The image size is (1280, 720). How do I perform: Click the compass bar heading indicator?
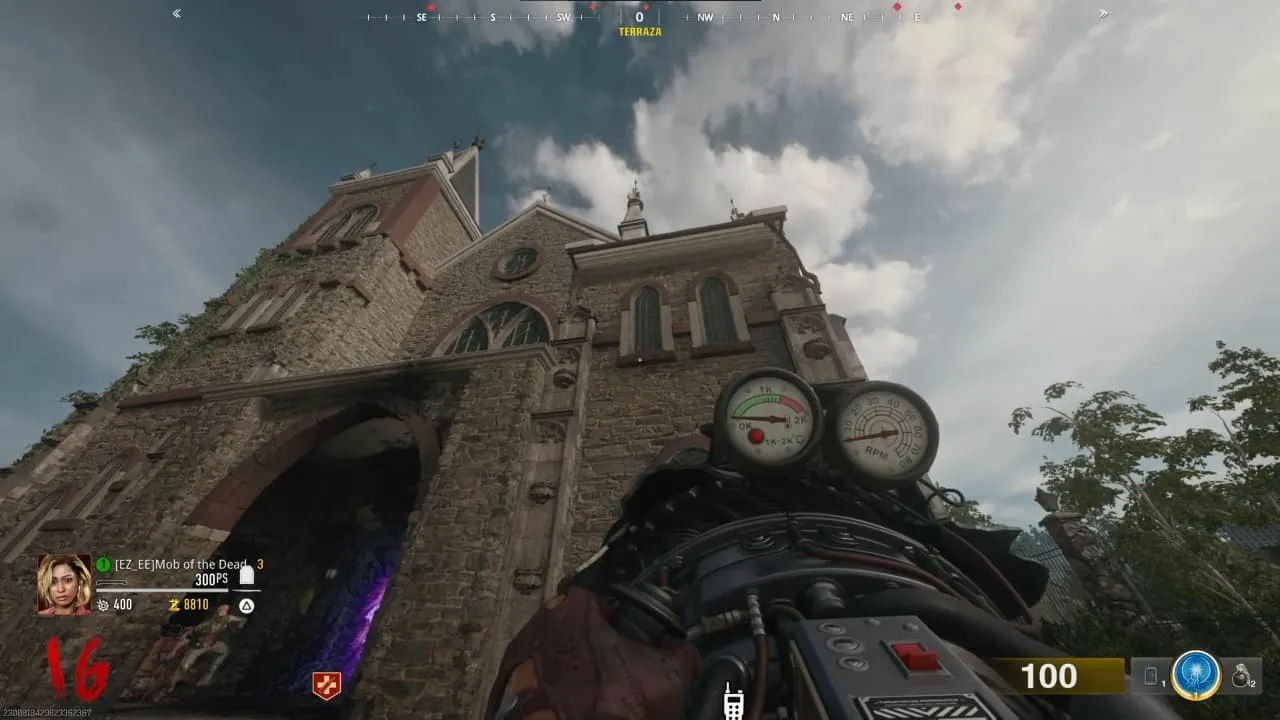coord(640,18)
